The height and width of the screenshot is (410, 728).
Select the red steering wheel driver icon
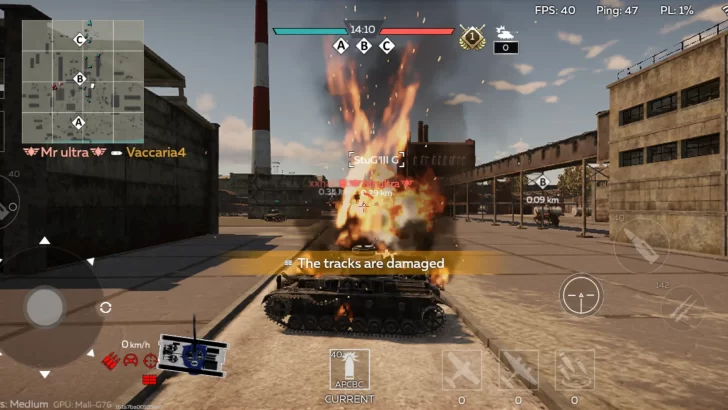pyautogui.click(x=130, y=360)
